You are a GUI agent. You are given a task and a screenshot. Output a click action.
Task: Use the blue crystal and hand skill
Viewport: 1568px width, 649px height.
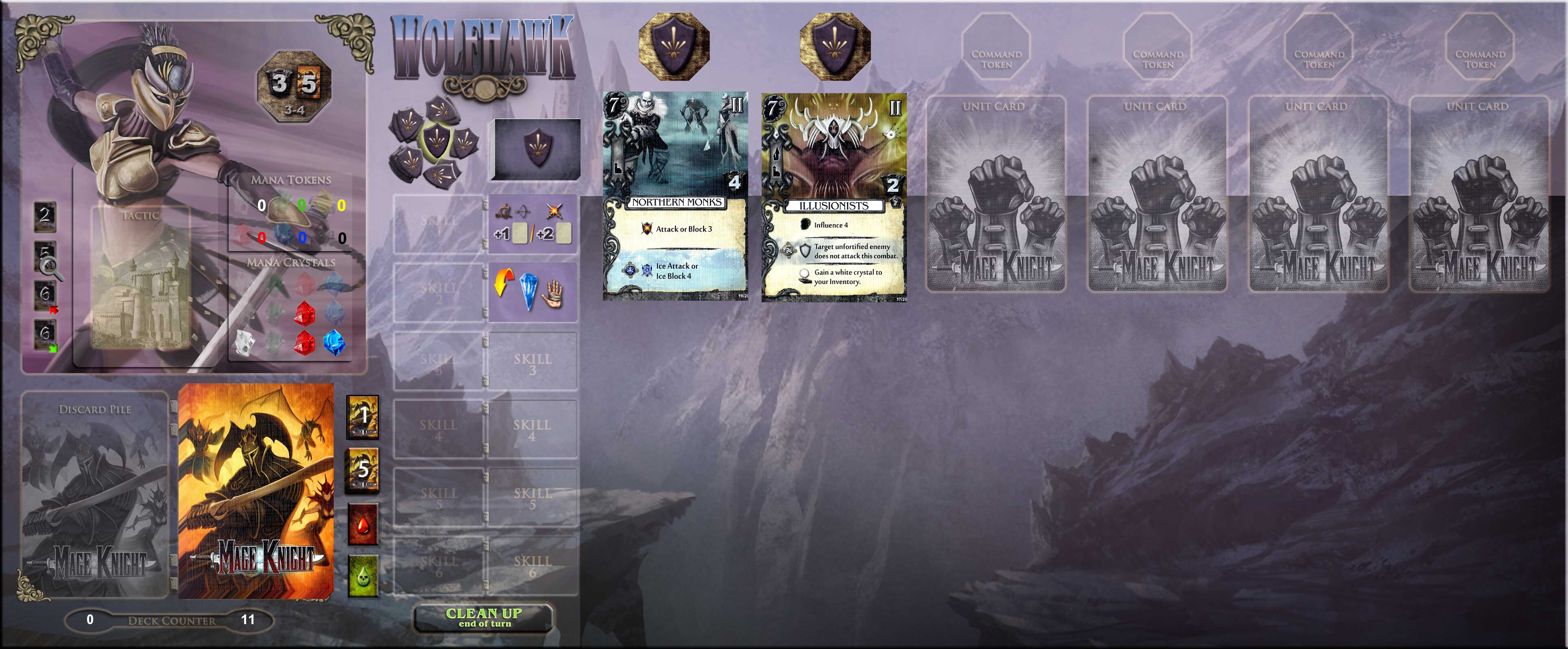point(533,292)
